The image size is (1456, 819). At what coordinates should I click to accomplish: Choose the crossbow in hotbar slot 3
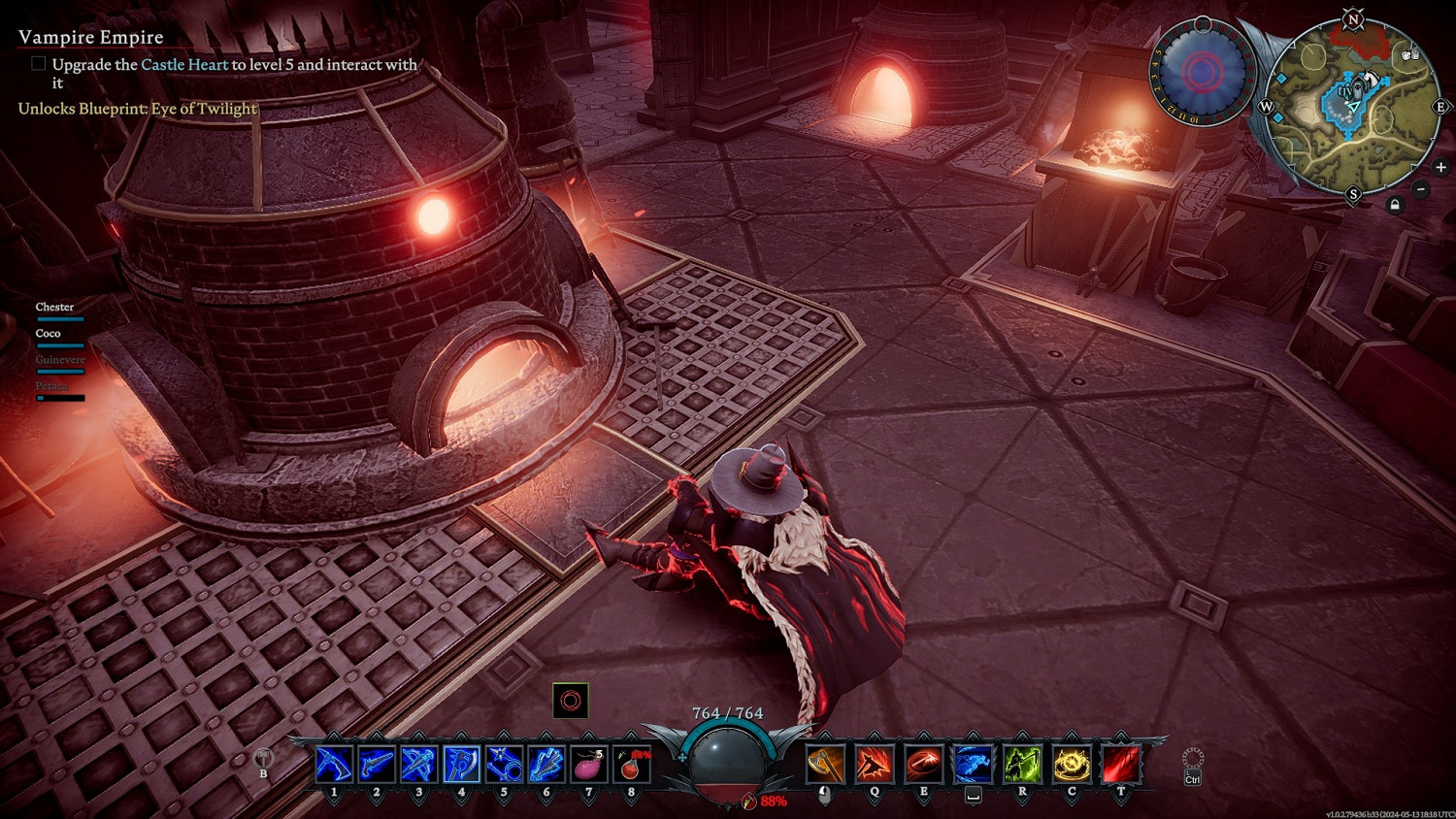pos(418,765)
